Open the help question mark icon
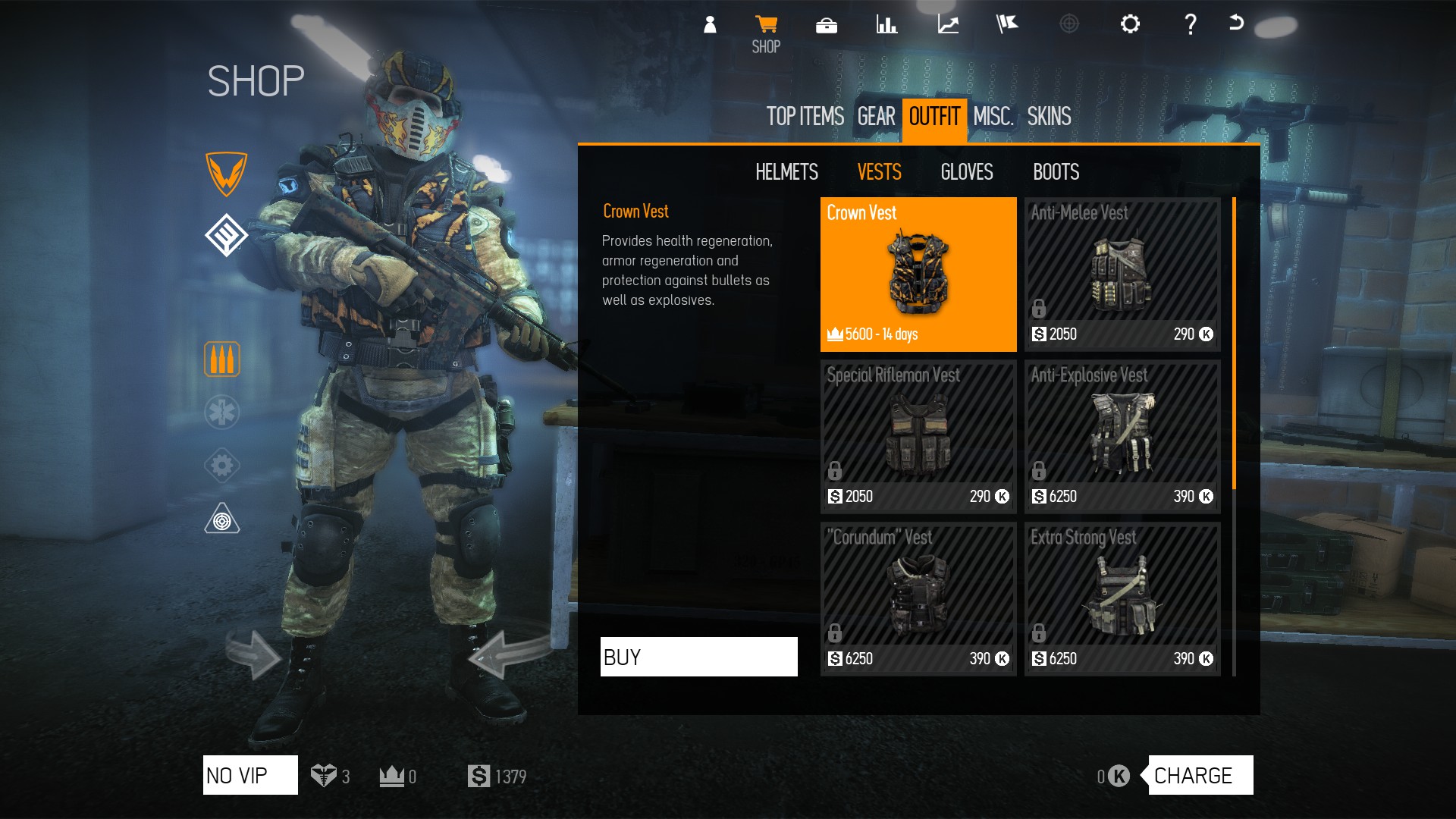The width and height of the screenshot is (1456, 819). pyautogui.click(x=1191, y=24)
